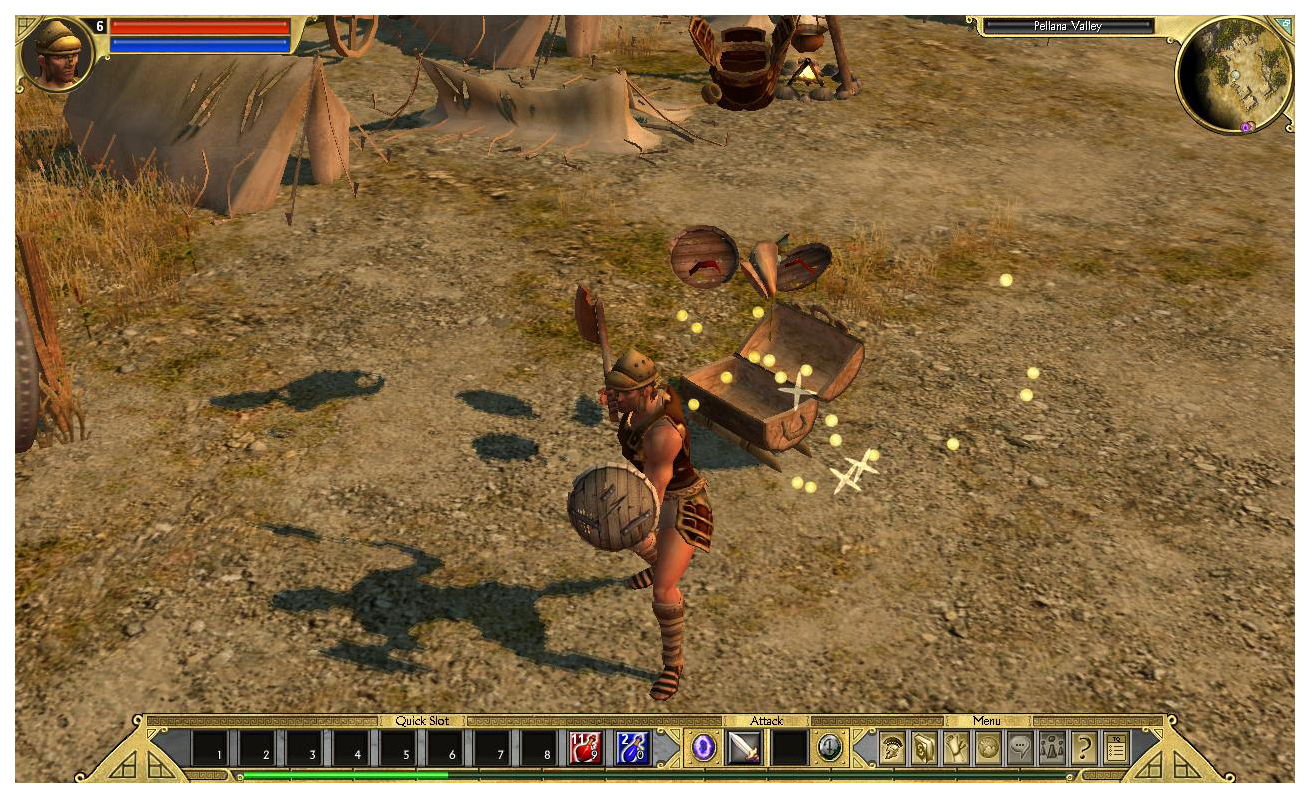Select the sword attack skill
The height and width of the screenshot is (798, 1310).
pyautogui.click(x=744, y=748)
